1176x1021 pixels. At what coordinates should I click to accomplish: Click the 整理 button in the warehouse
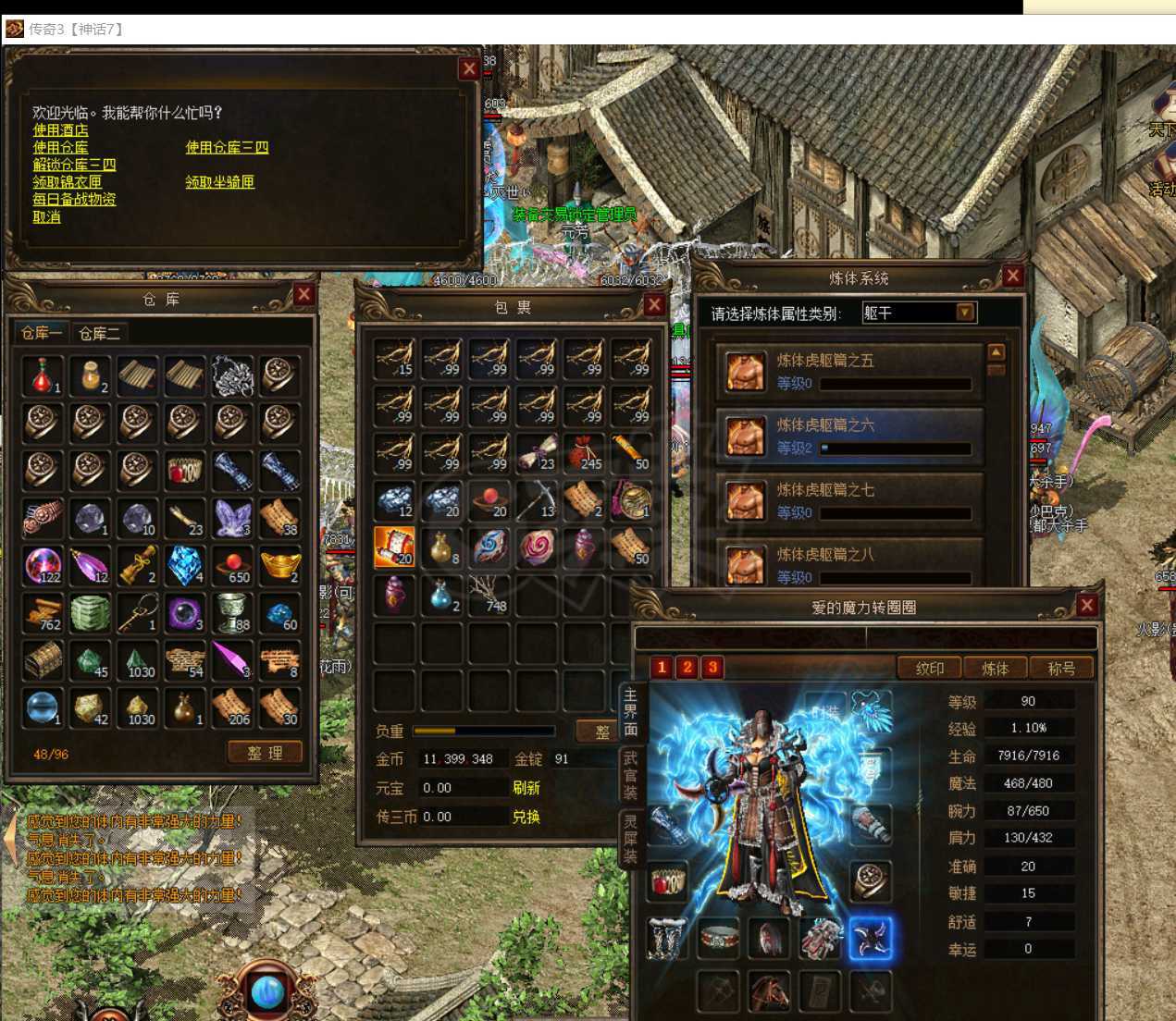point(266,753)
